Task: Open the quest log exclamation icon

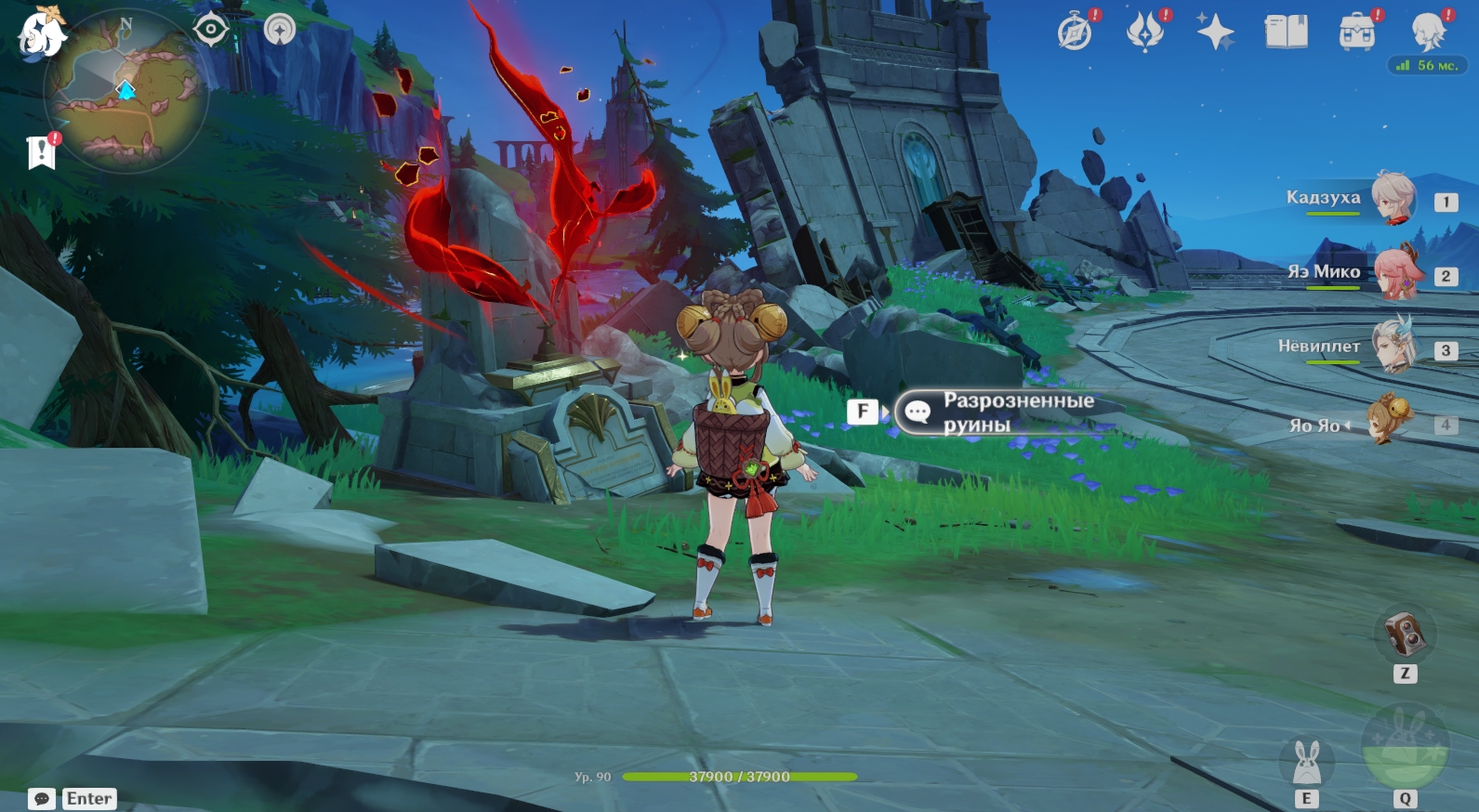Action: [42, 151]
